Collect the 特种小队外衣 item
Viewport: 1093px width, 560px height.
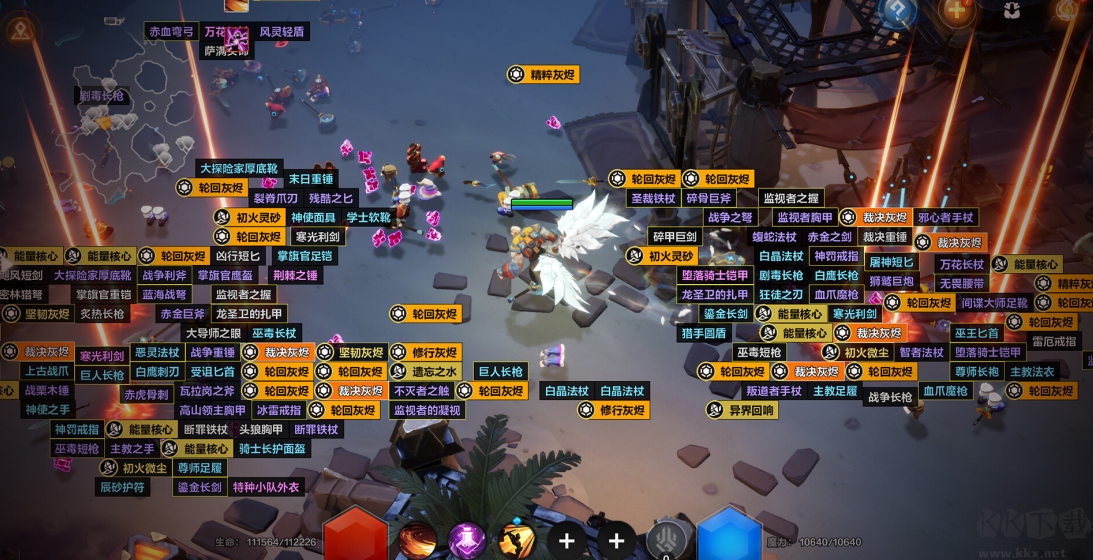[x=266, y=487]
